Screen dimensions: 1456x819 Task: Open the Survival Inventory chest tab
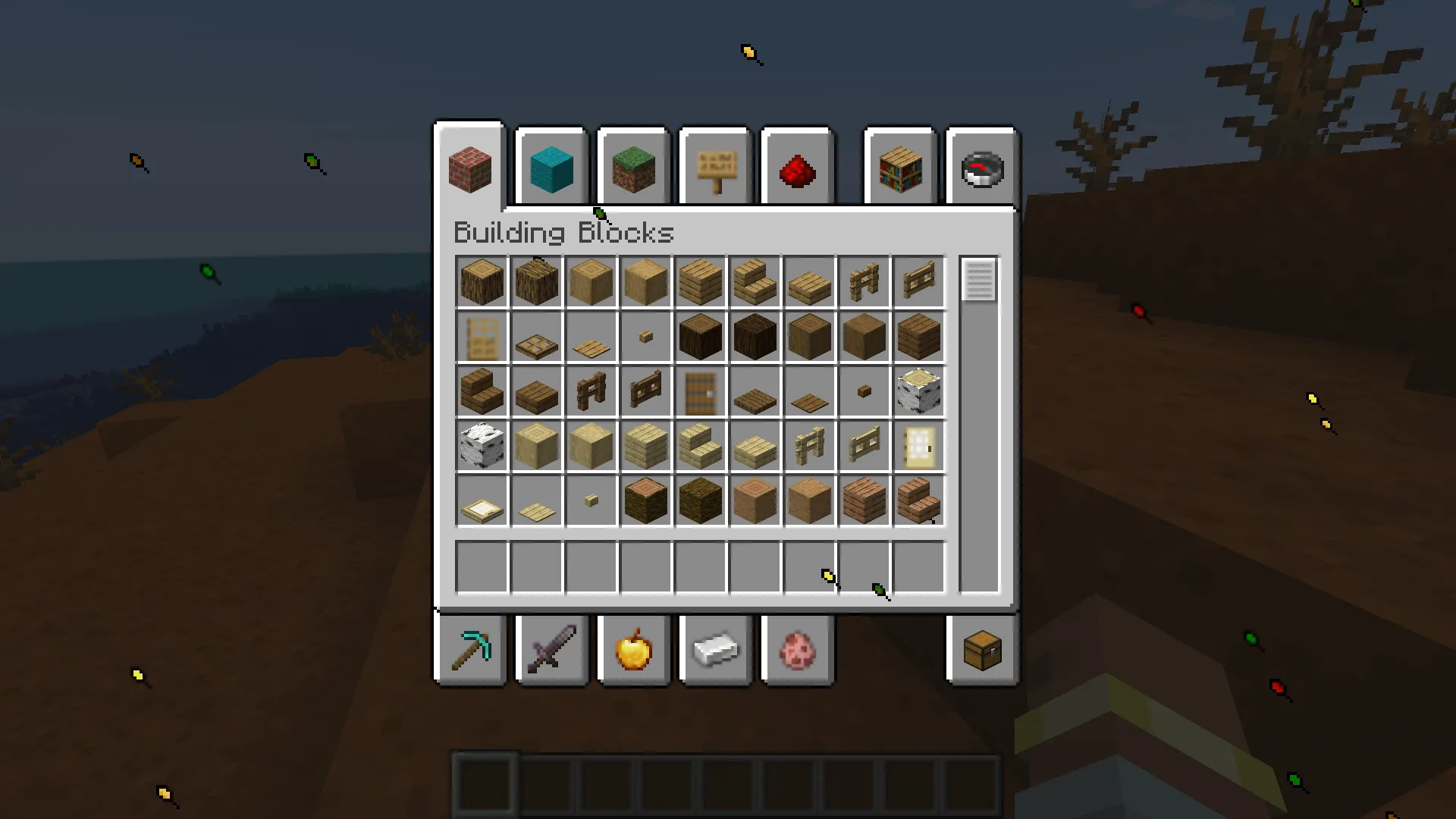(982, 650)
